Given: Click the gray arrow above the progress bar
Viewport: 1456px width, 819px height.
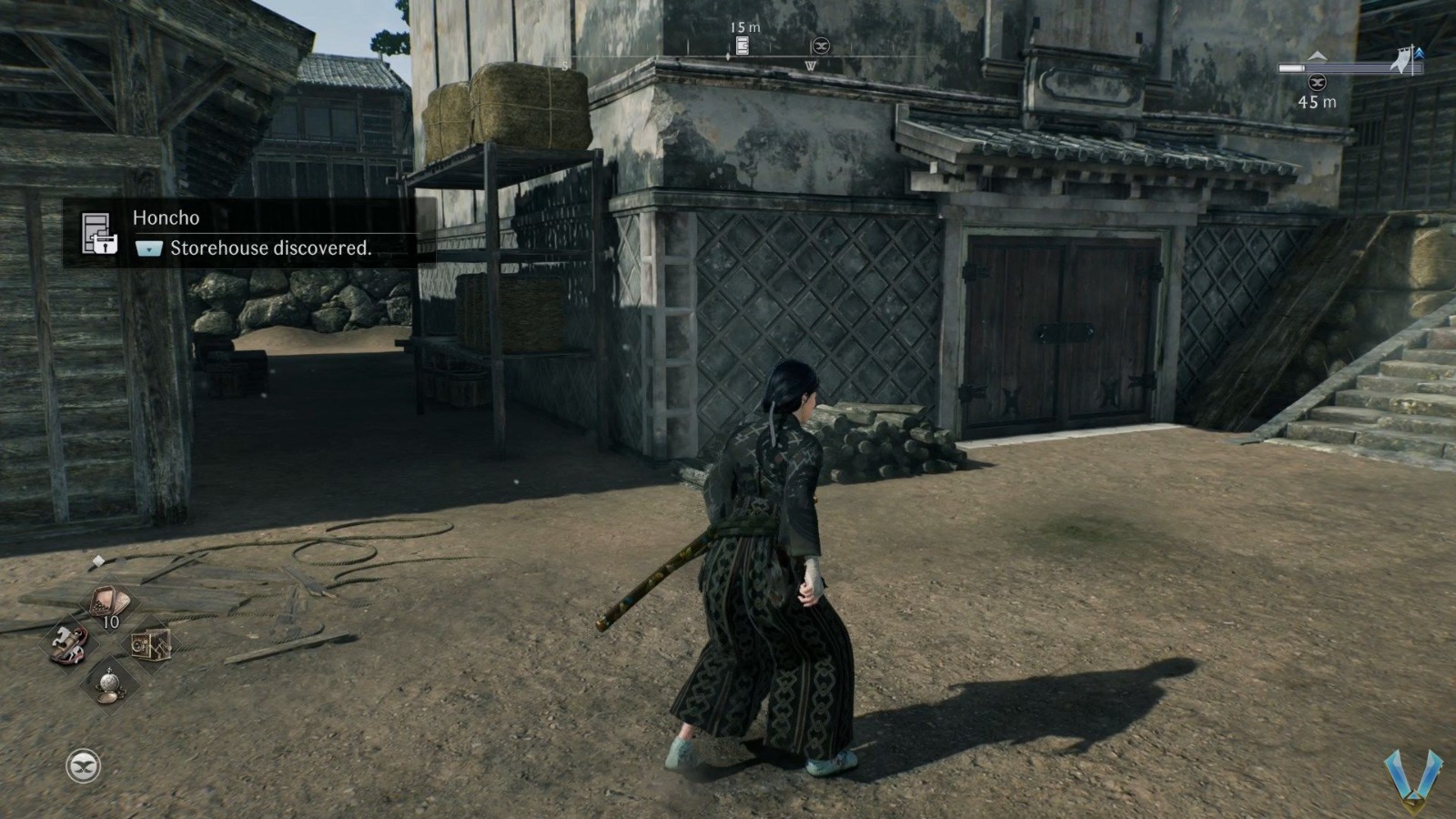Looking at the screenshot, I should (1318, 56).
